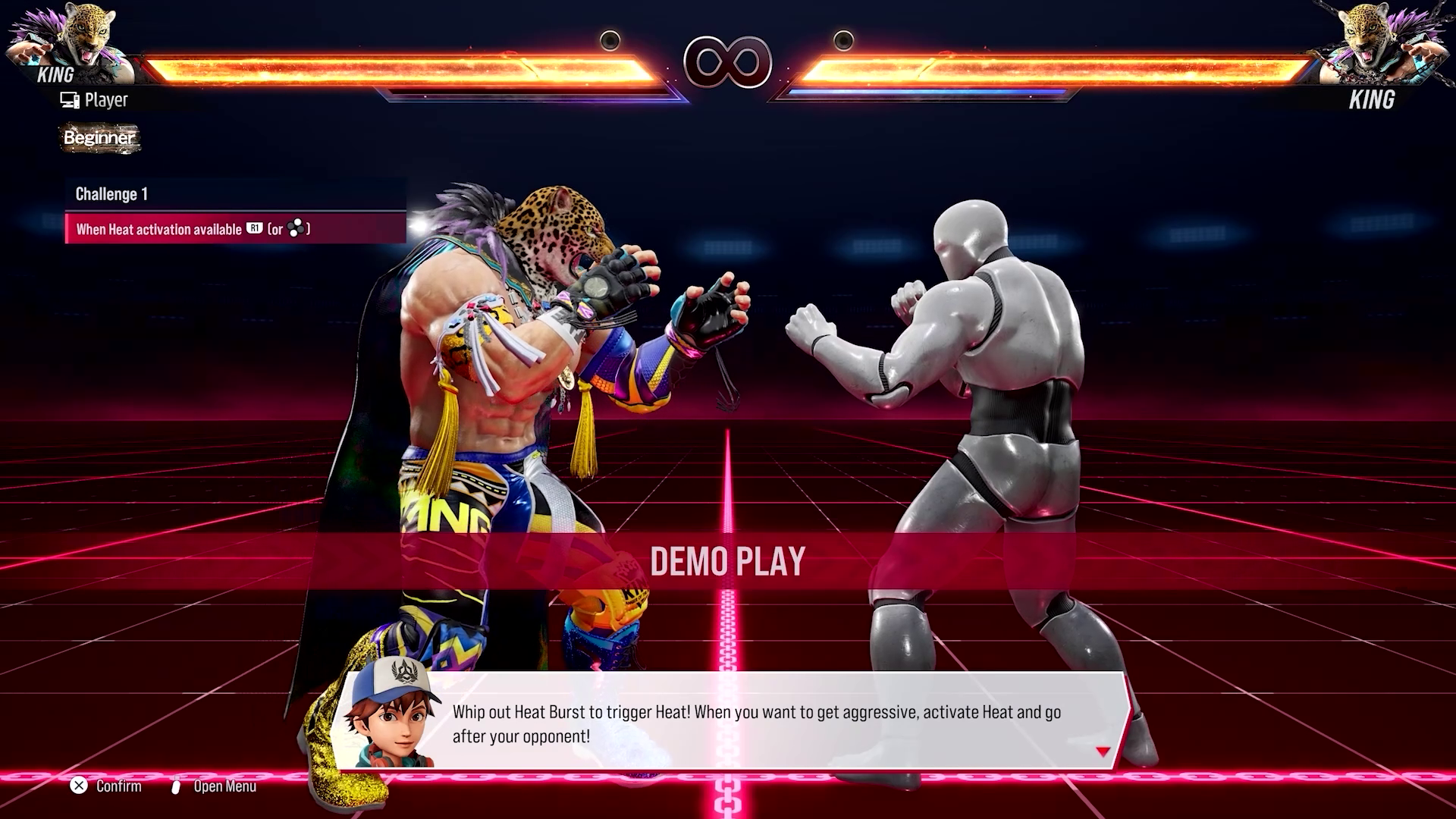This screenshot has width=1456, height=819.
Task: Click the button-combo pad icon after 'or'
Action: coord(297,227)
